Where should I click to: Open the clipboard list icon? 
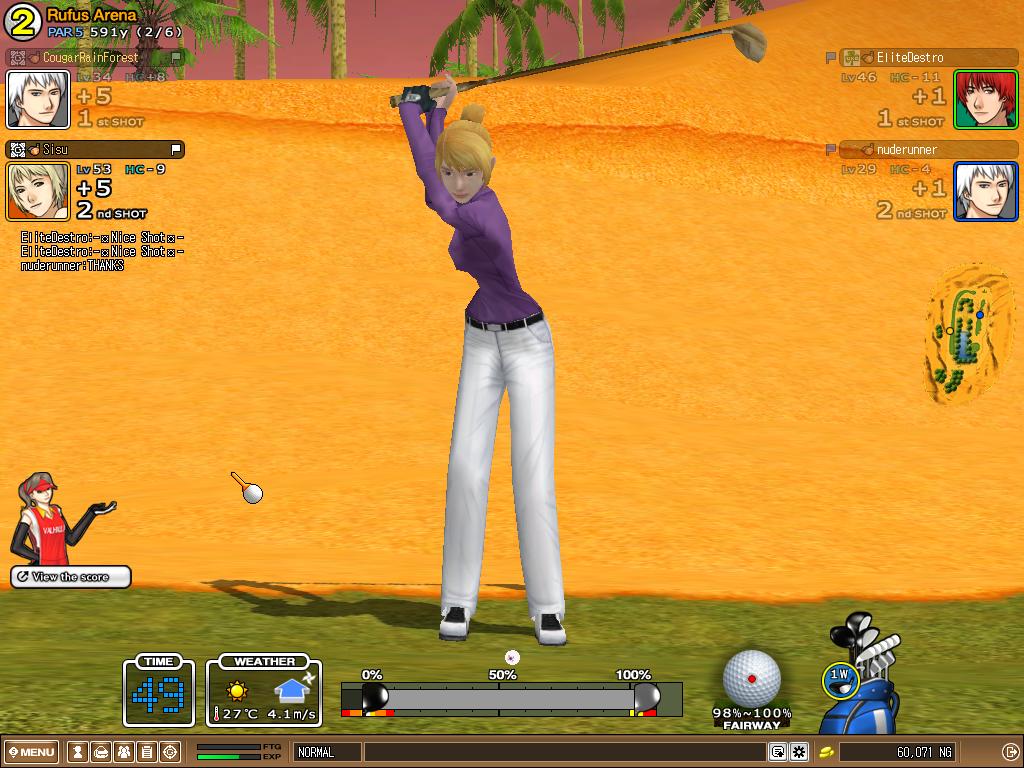(x=147, y=752)
